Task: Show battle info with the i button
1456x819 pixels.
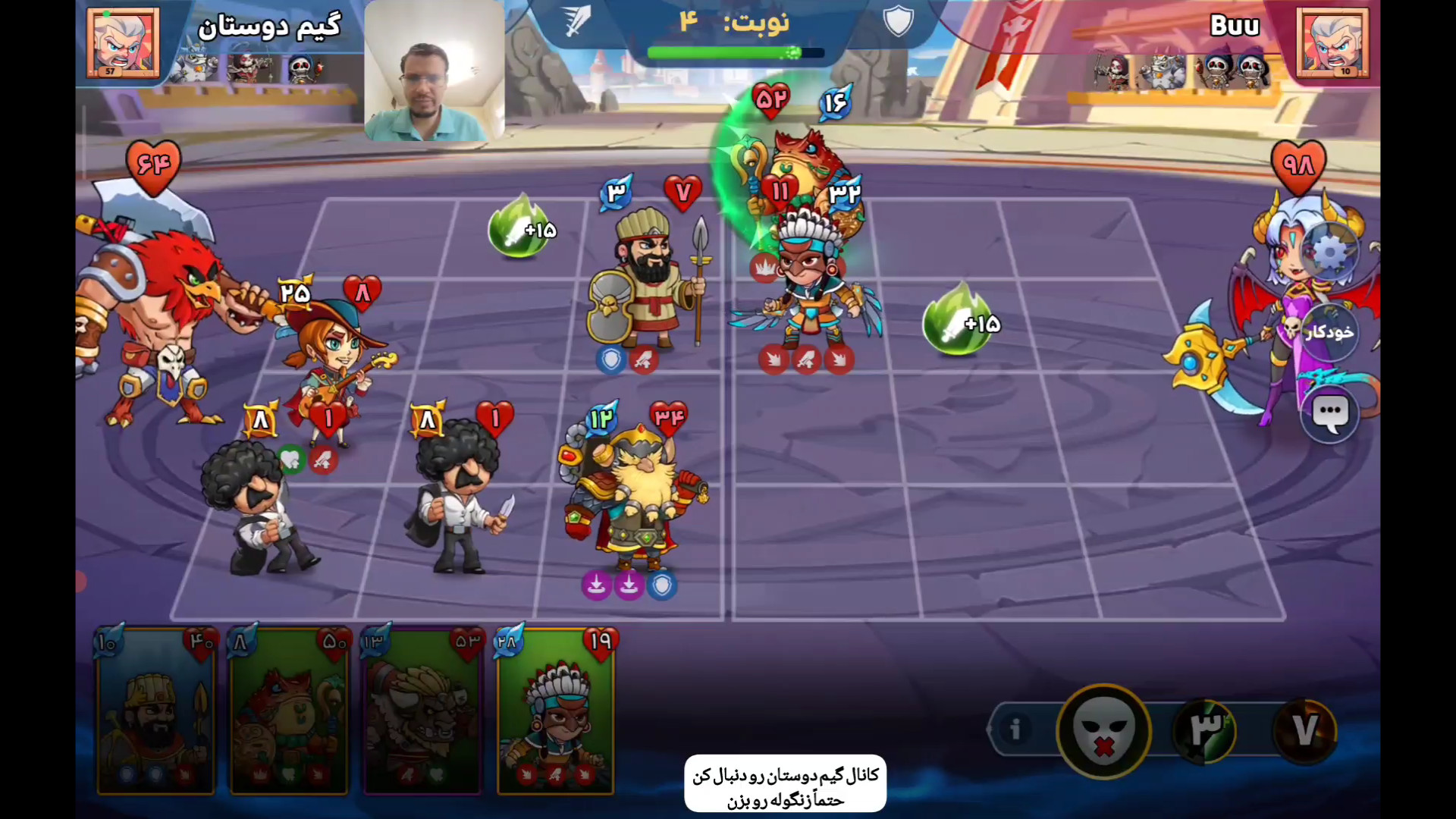Action: [x=1015, y=730]
